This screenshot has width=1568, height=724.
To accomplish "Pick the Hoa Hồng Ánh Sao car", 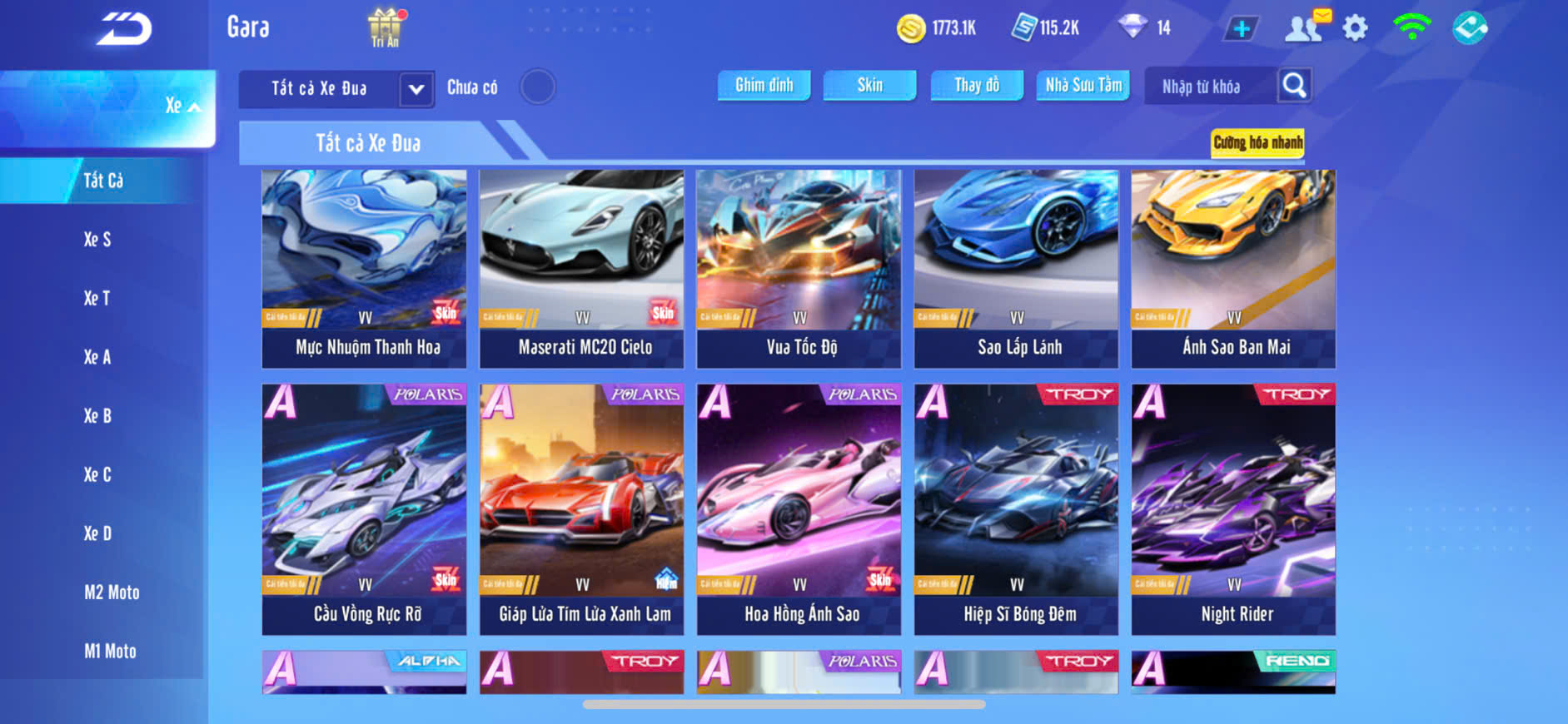I will [799, 508].
